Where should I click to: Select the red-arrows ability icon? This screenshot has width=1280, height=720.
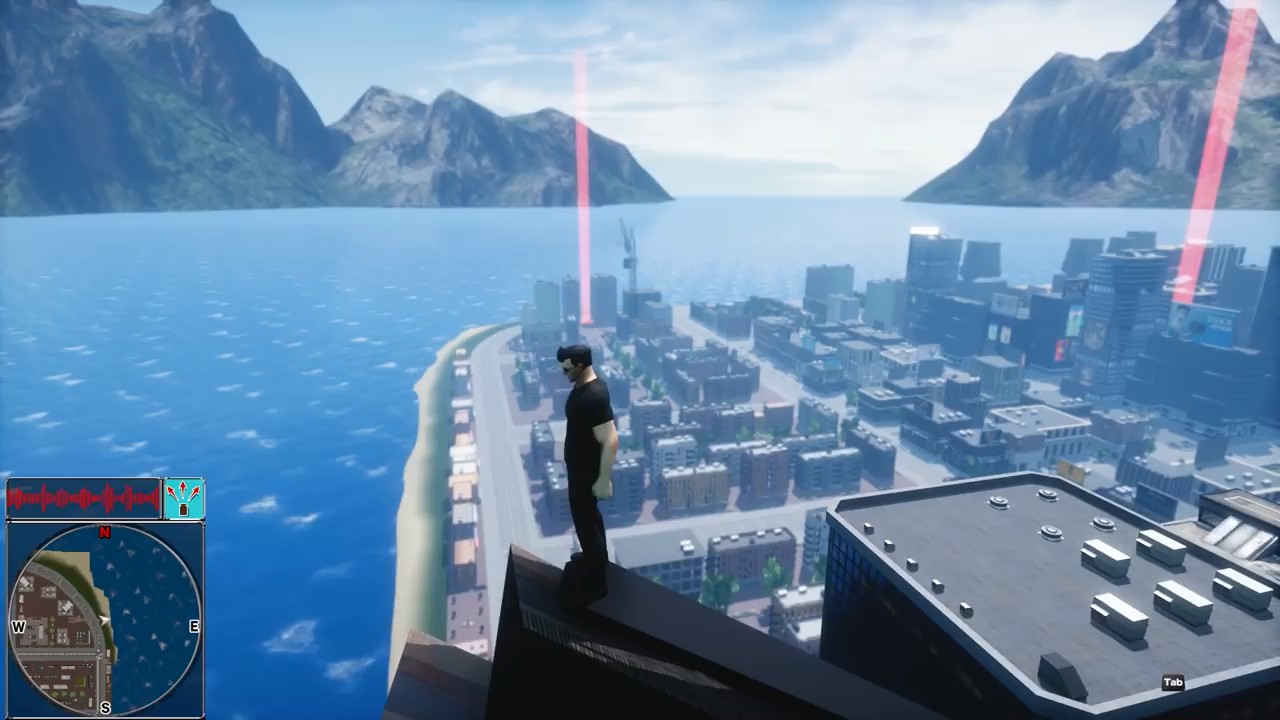pos(184,498)
